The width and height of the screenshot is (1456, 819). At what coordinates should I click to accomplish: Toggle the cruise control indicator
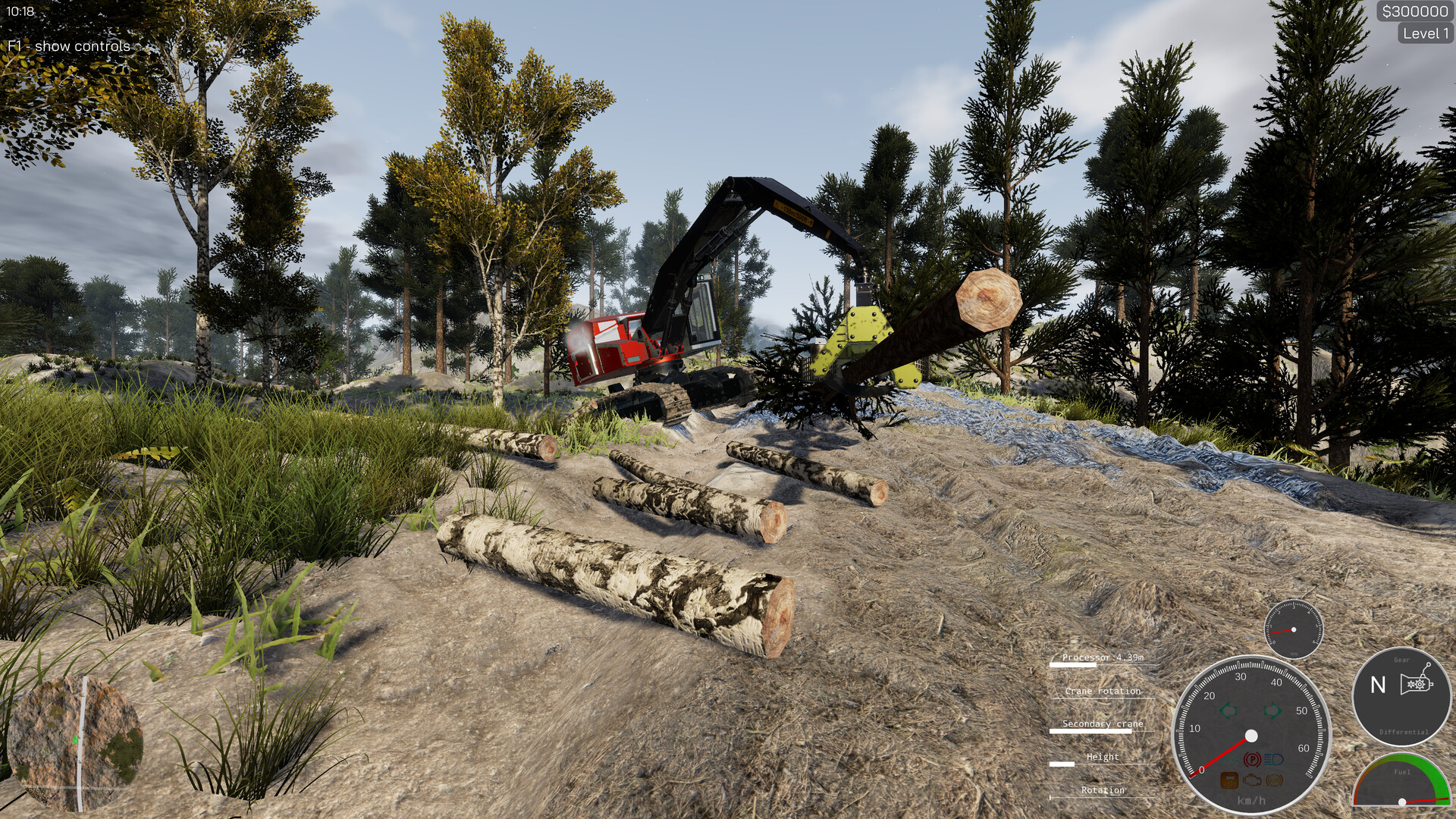coord(1229,761)
